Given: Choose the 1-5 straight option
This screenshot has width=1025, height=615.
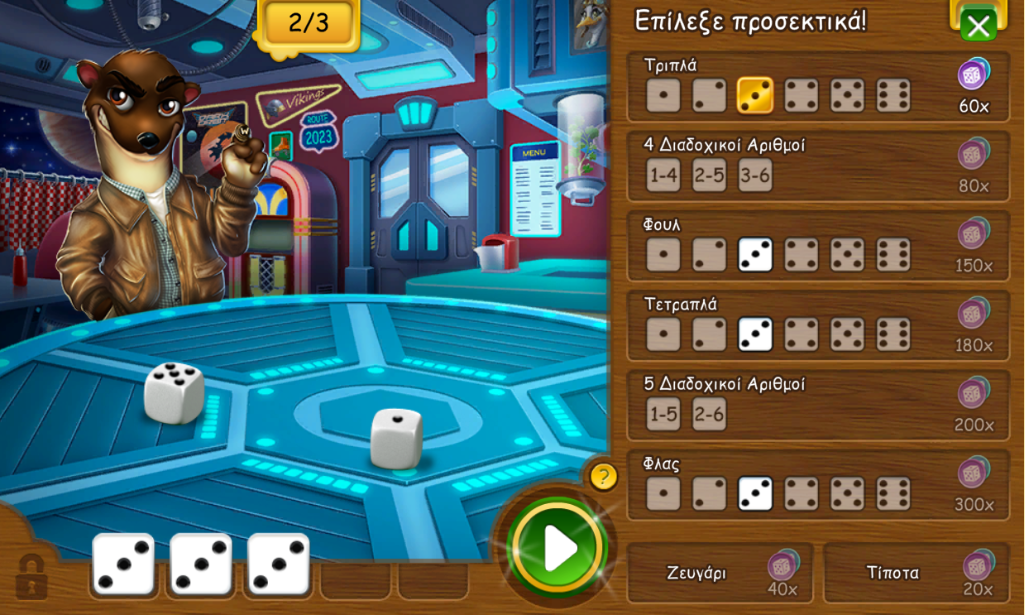Looking at the screenshot, I should tap(663, 414).
